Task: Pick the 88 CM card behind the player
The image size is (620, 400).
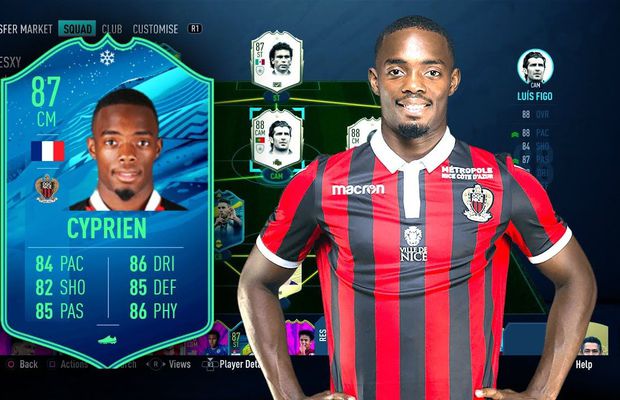Action: 359,135
